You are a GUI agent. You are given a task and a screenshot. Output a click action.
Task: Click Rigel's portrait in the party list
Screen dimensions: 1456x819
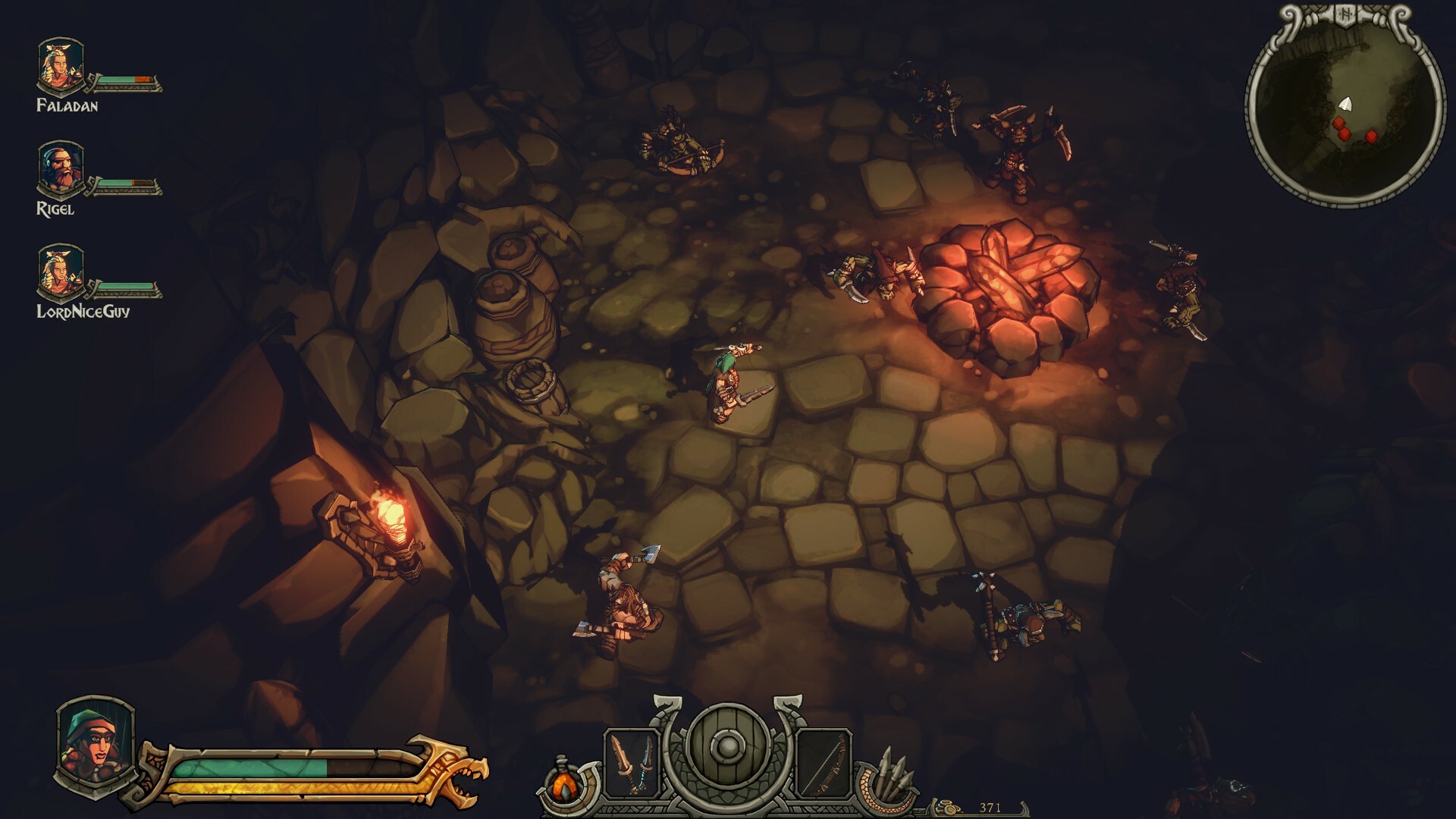tap(59, 167)
